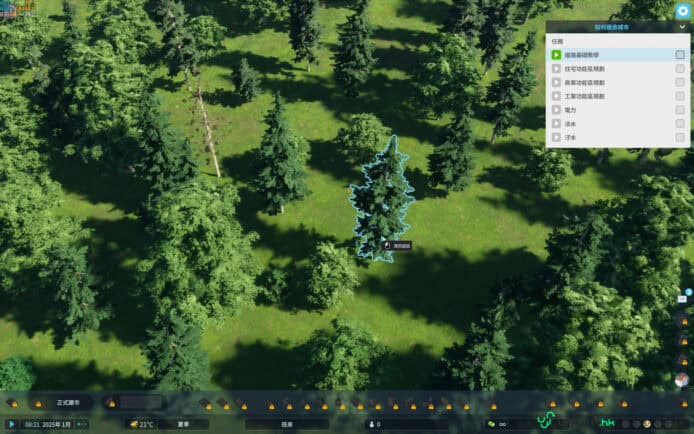The width and height of the screenshot is (694, 434).
Task: Resume the simulation with the play button
Action: point(12,424)
